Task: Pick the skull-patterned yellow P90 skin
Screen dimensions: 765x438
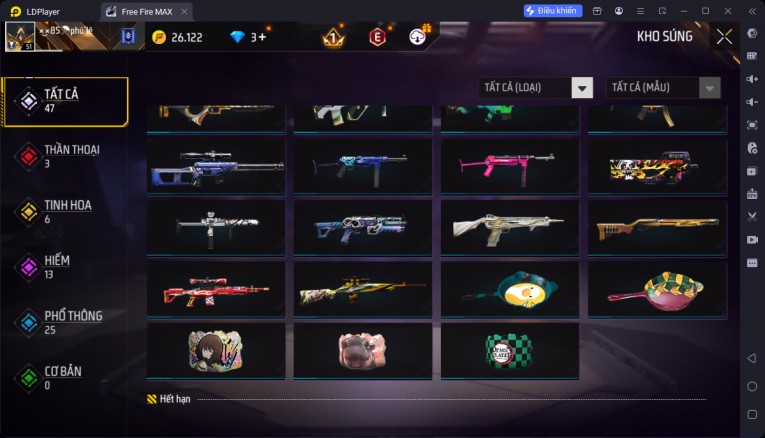Action: click(654, 166)
